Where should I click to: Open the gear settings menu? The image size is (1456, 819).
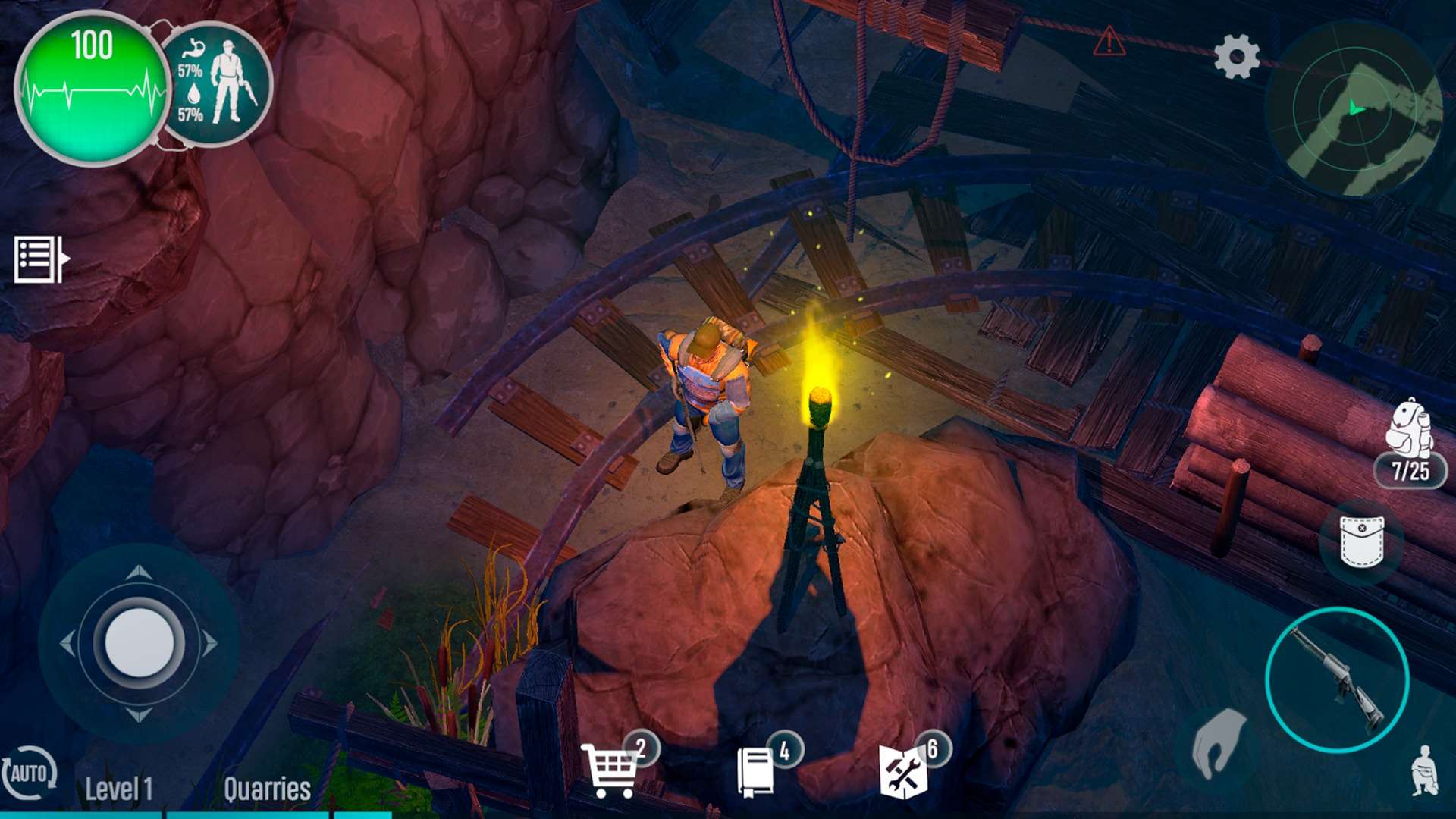(x=1236, y=57)
